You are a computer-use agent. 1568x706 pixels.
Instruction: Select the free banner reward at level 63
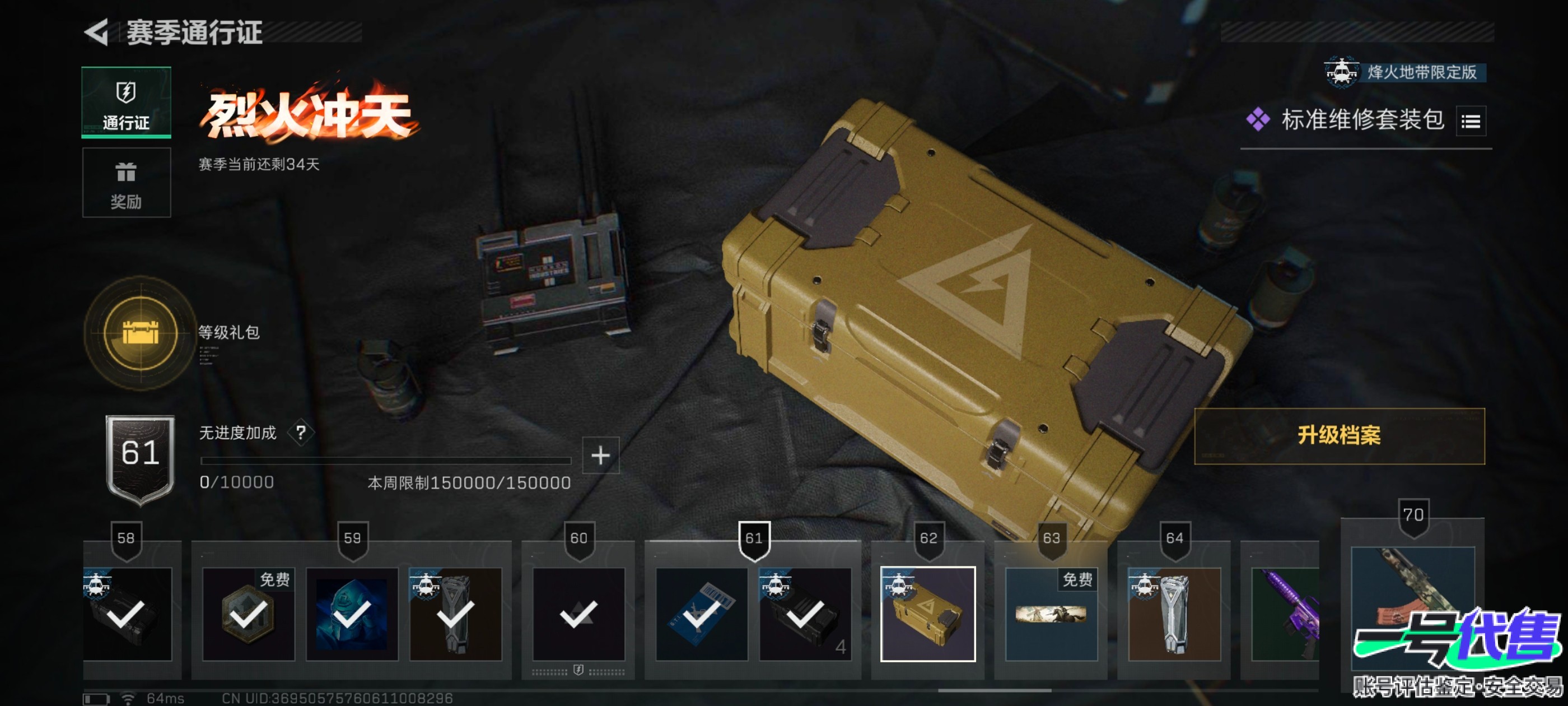1051,614
